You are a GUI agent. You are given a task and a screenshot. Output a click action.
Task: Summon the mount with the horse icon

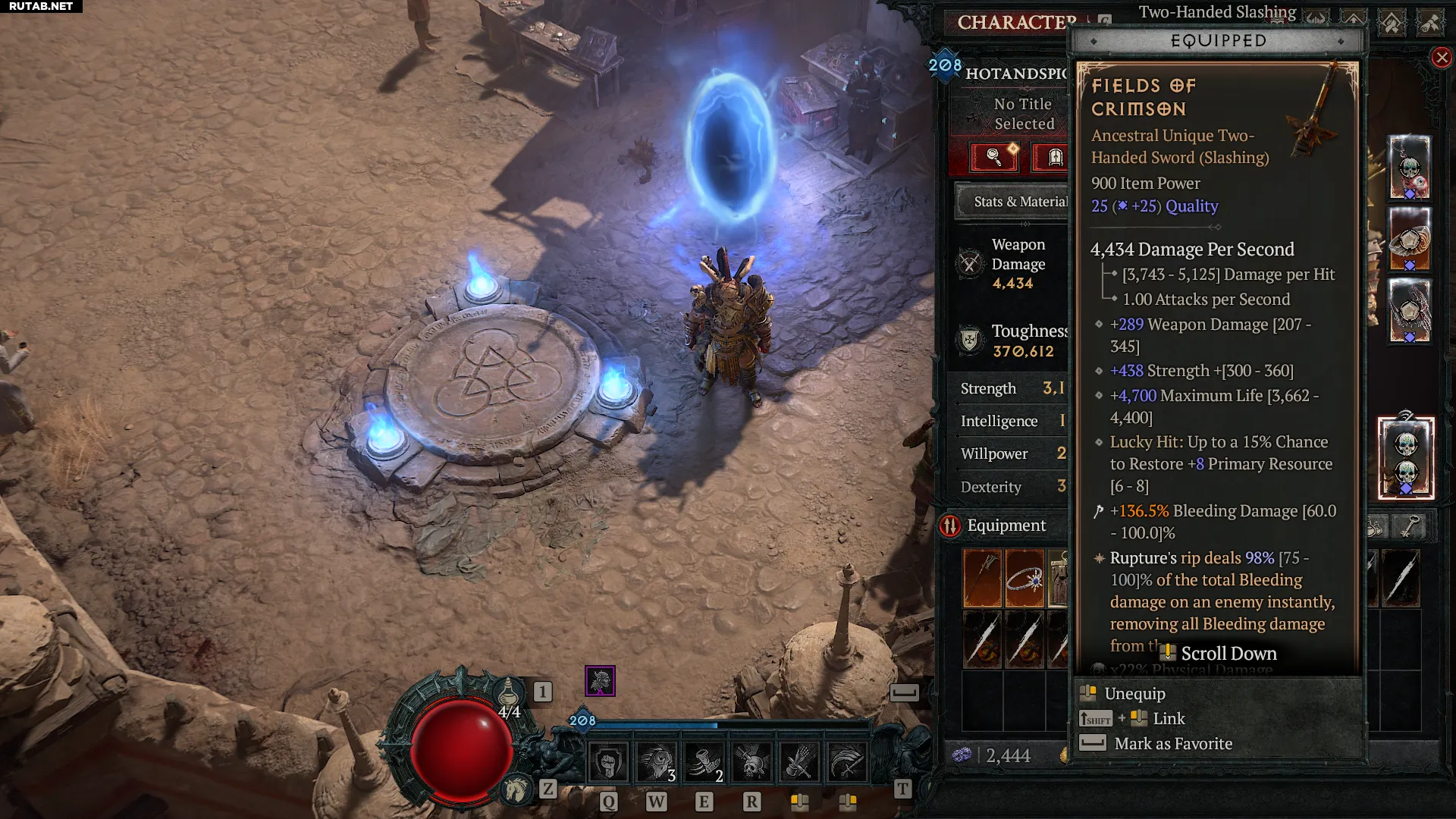tap(517, 789)
